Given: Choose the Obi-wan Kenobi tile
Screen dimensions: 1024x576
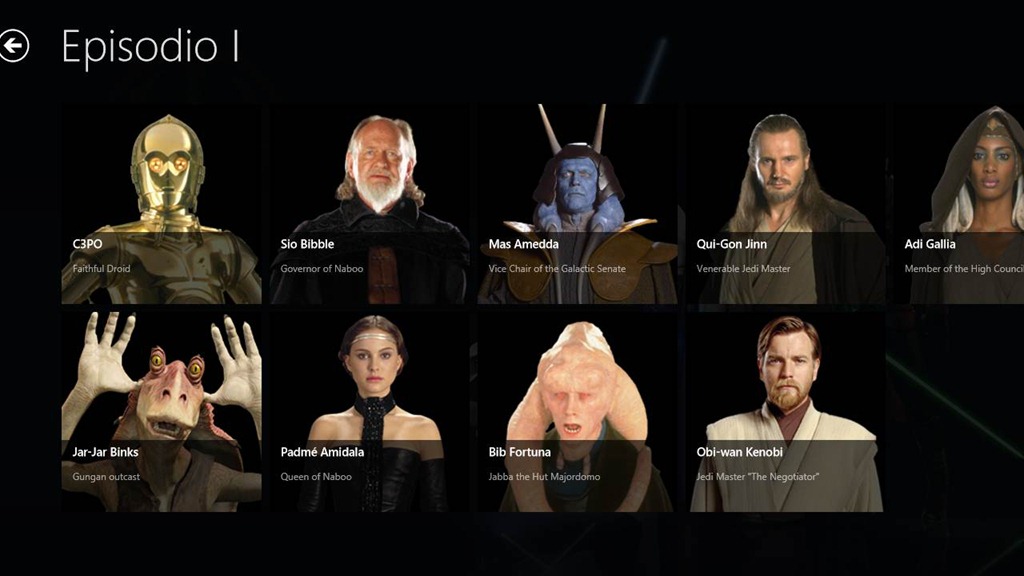Looking at the screenshot, I should pyautogui.click(x=785, y=412).
